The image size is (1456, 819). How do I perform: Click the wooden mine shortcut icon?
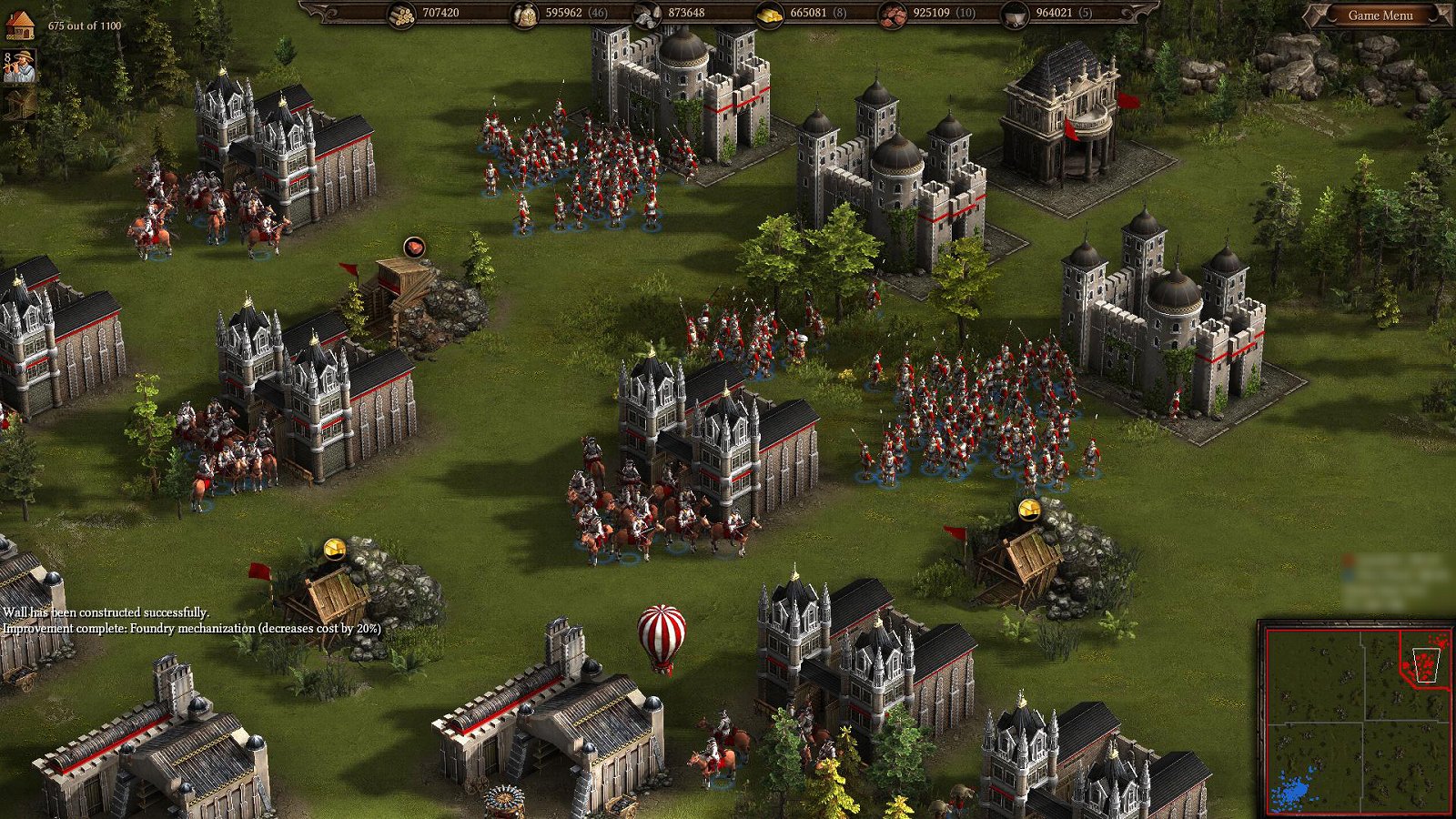click(x=19, y=105)
